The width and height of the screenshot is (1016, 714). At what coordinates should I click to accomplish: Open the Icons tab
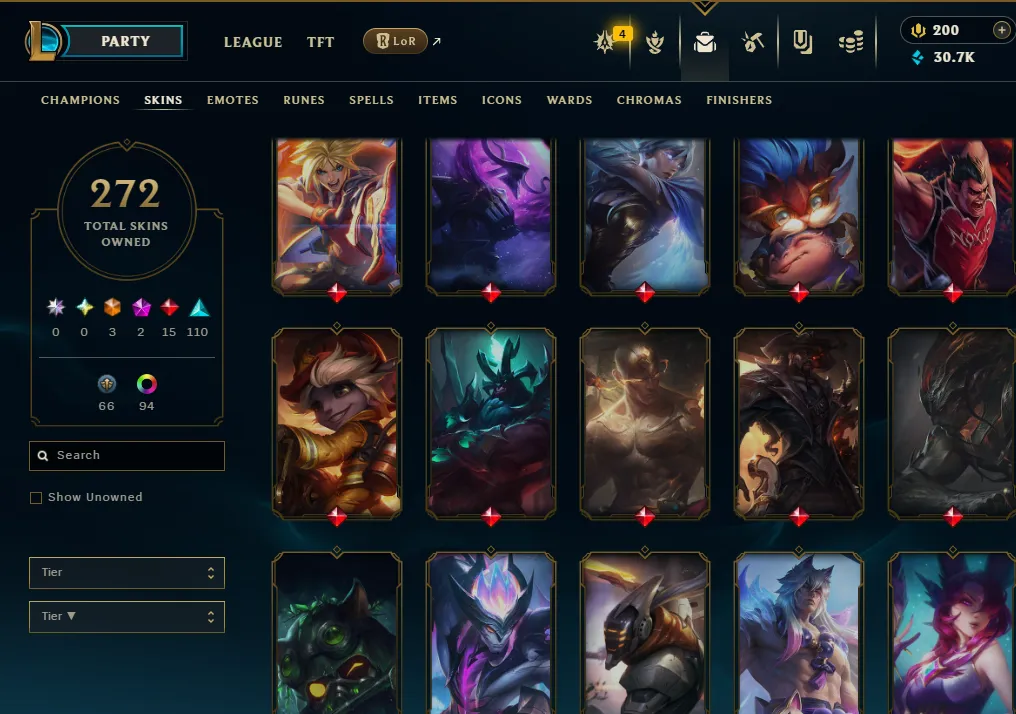[x=502, y=100]
